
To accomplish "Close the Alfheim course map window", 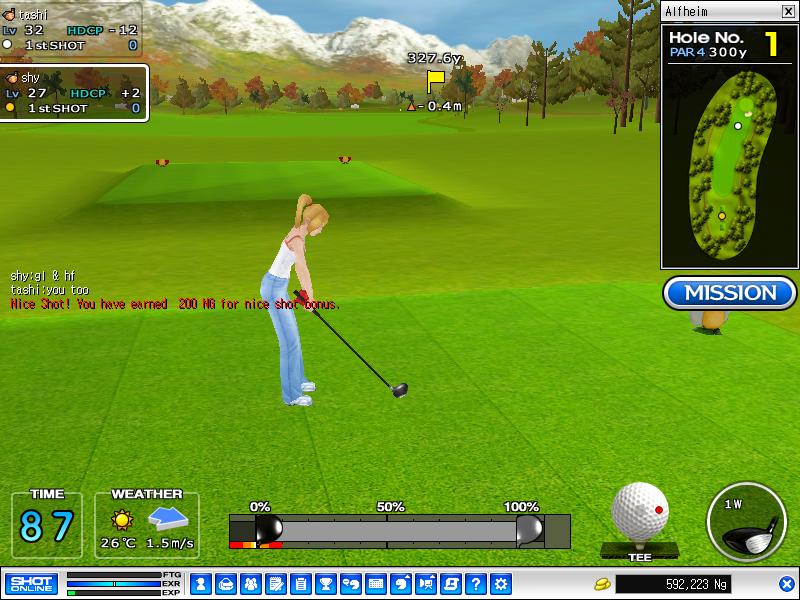I will pyautogui.click(x=788, y=11).
